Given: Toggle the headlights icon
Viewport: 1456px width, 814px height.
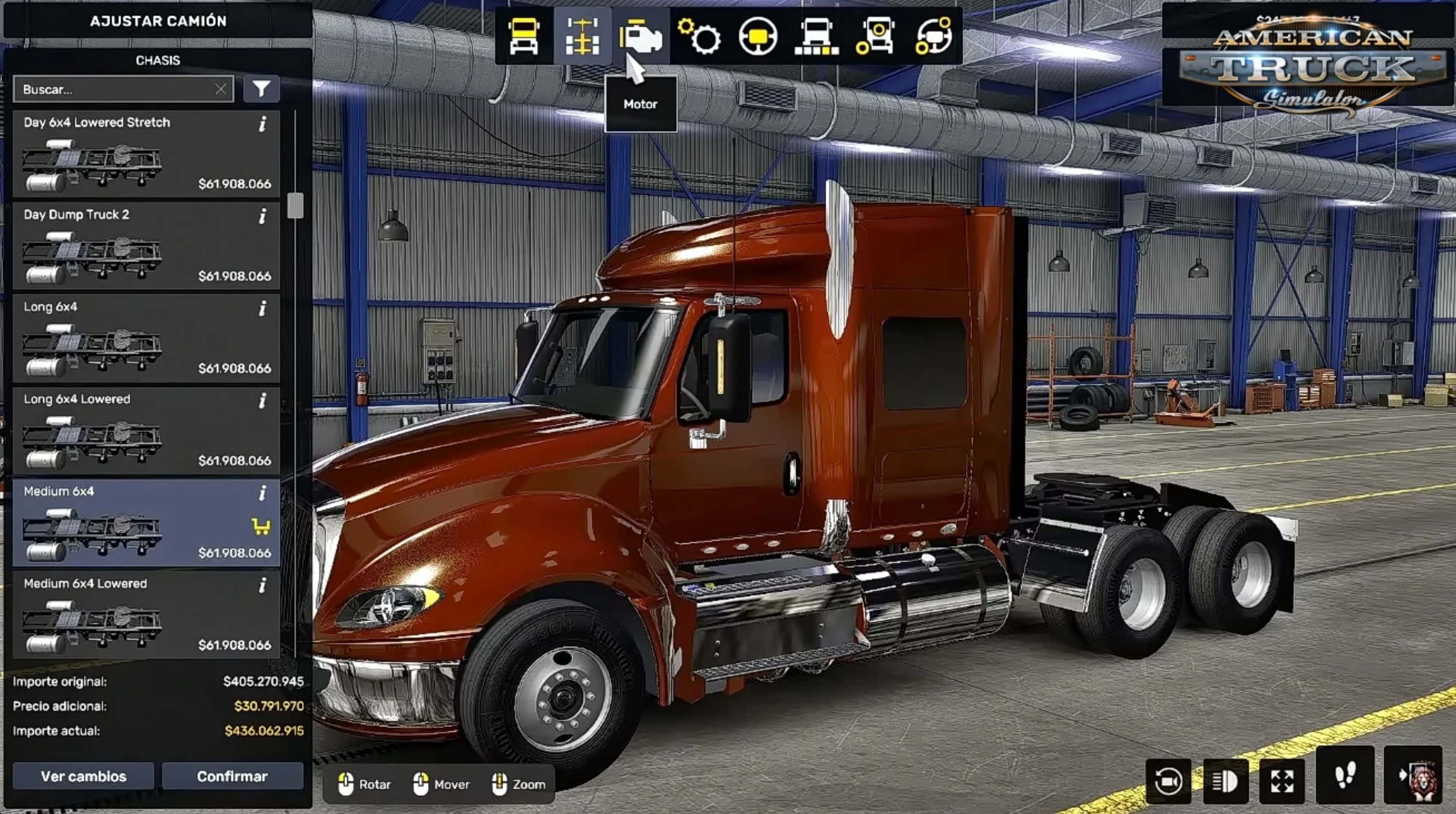Looking at the screenshot, I should 1225,782.
